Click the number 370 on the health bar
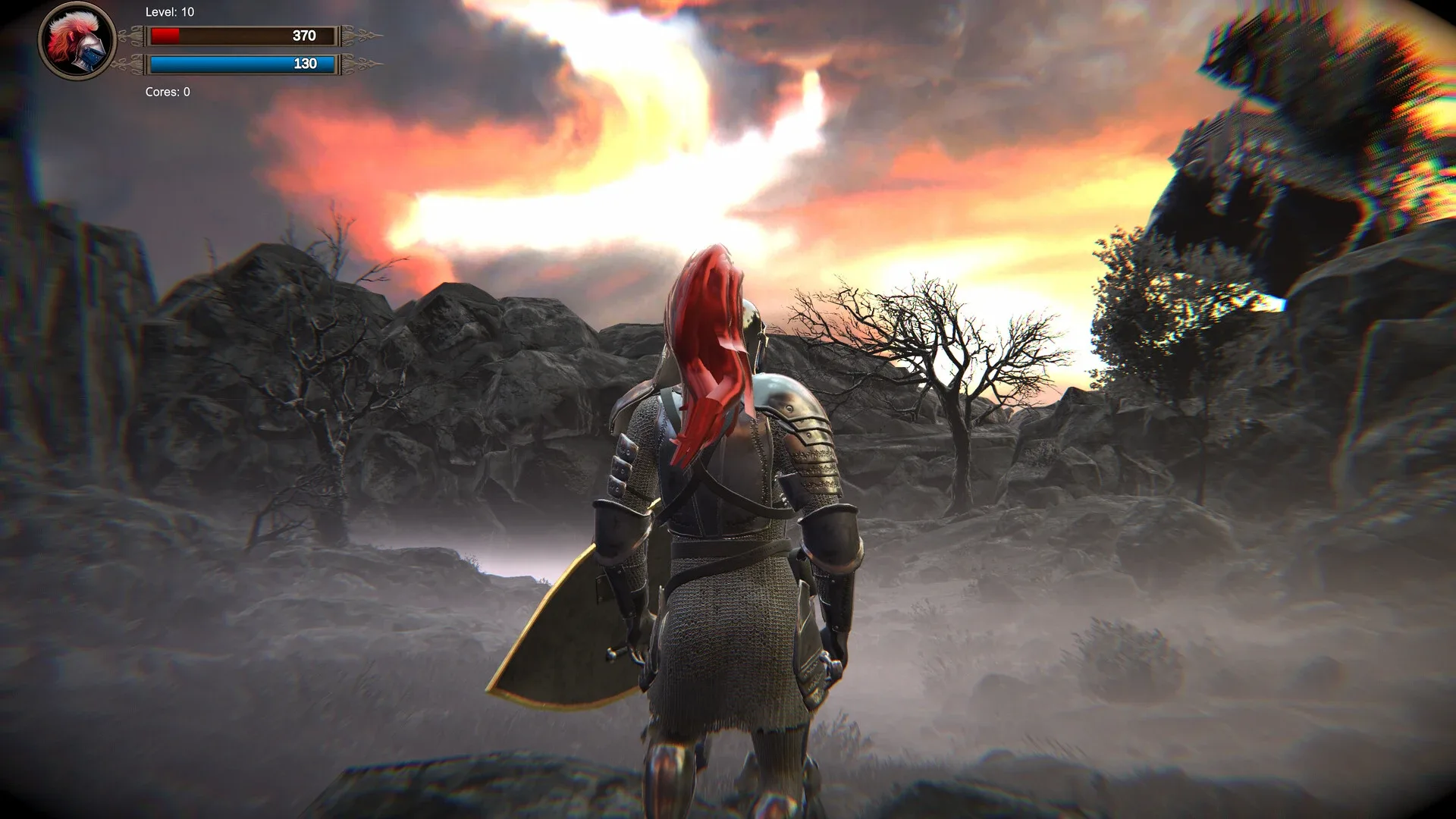This screenshot has width=1456, height=819. 303,34
